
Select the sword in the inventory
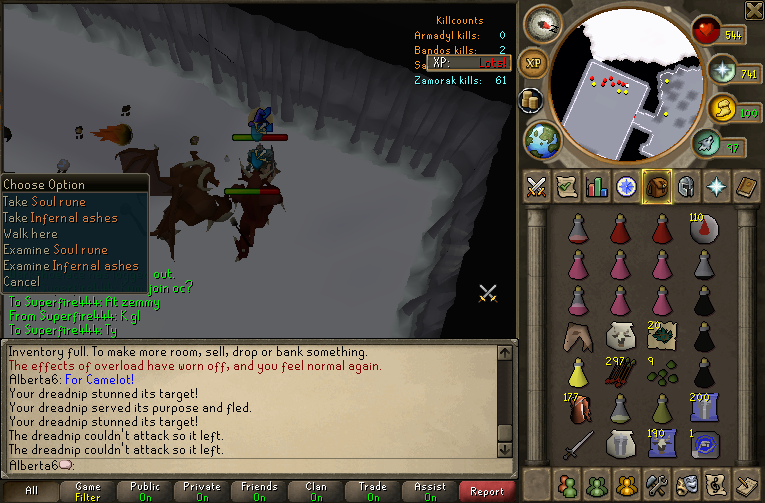click(x=578, y=444)
